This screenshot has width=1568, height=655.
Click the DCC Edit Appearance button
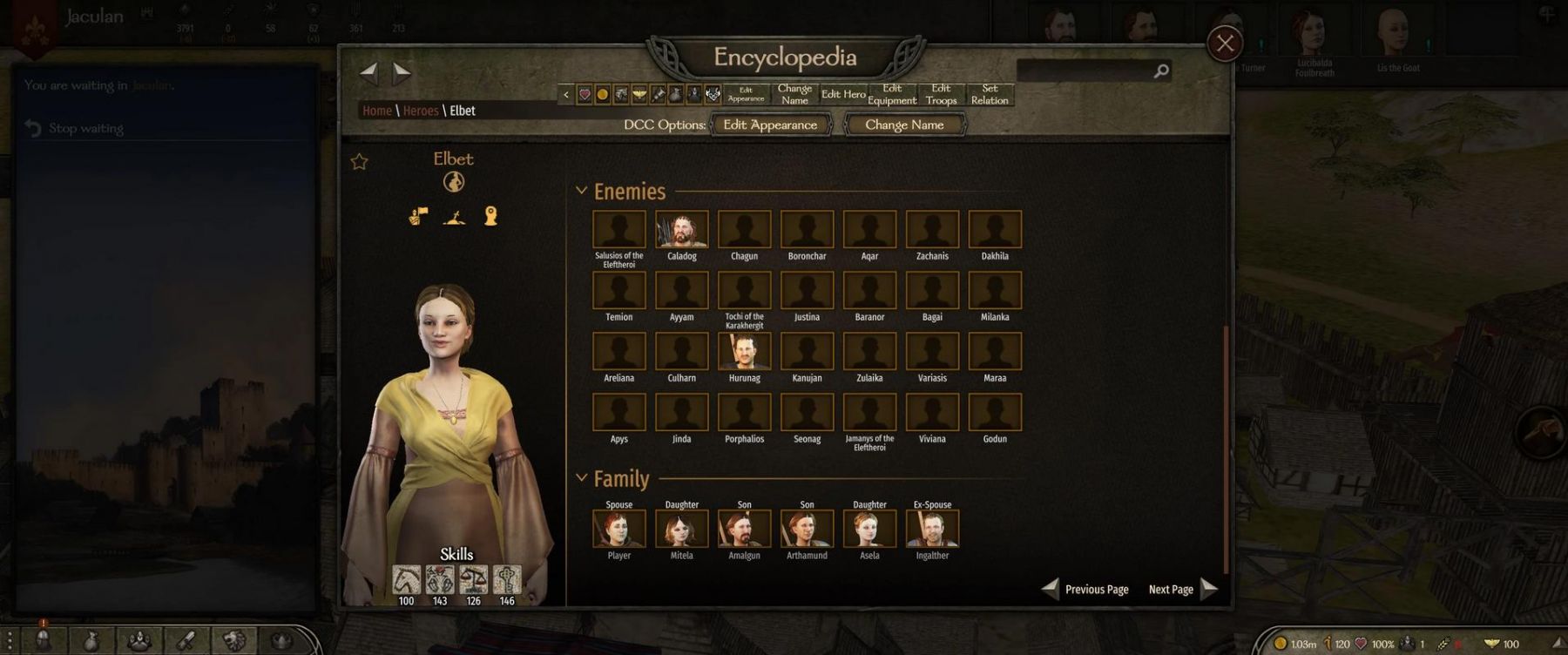[x=770, y=125]
